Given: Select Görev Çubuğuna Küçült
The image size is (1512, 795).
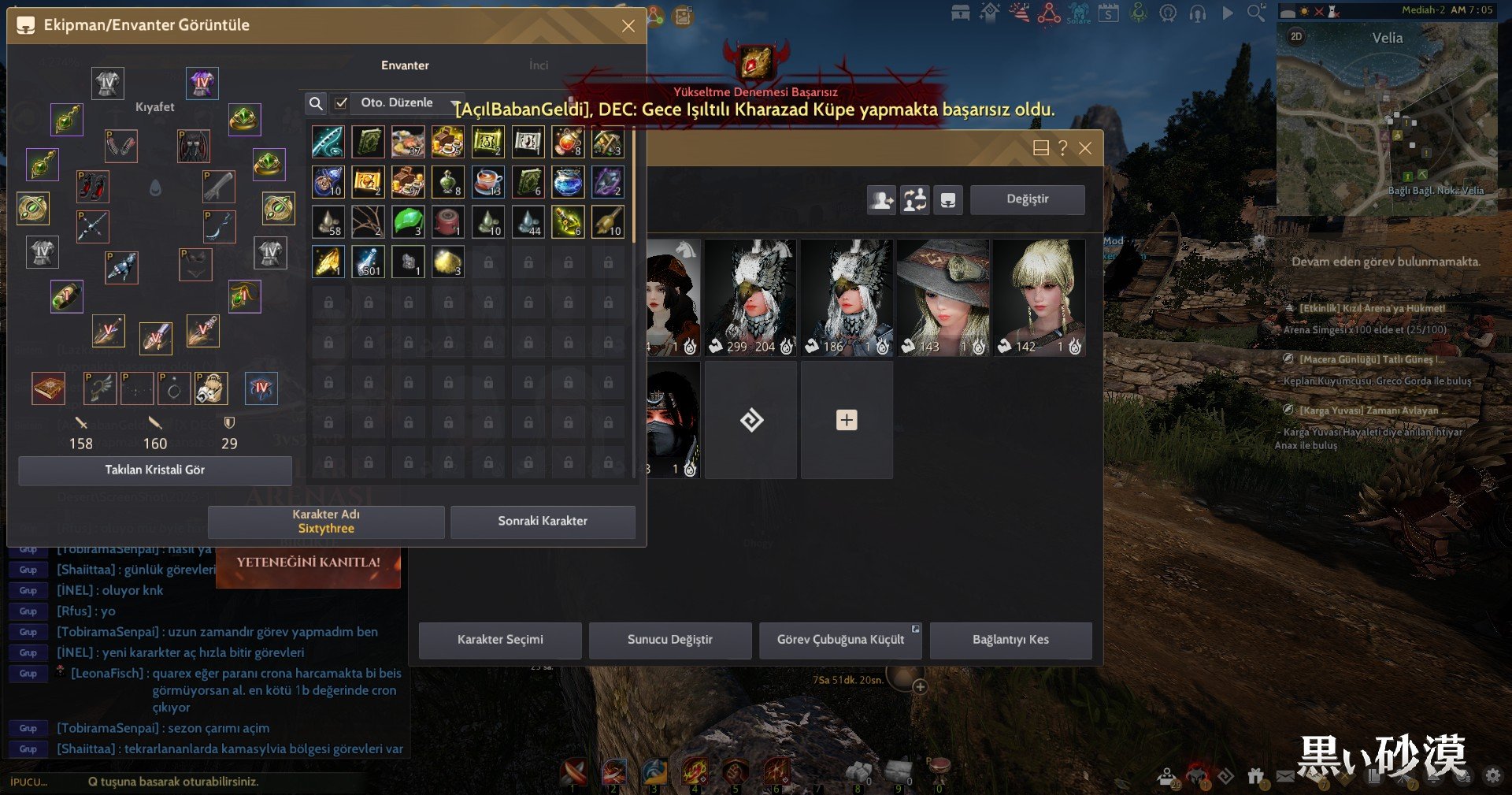Looking at the screenshot, I should point(840,640).
